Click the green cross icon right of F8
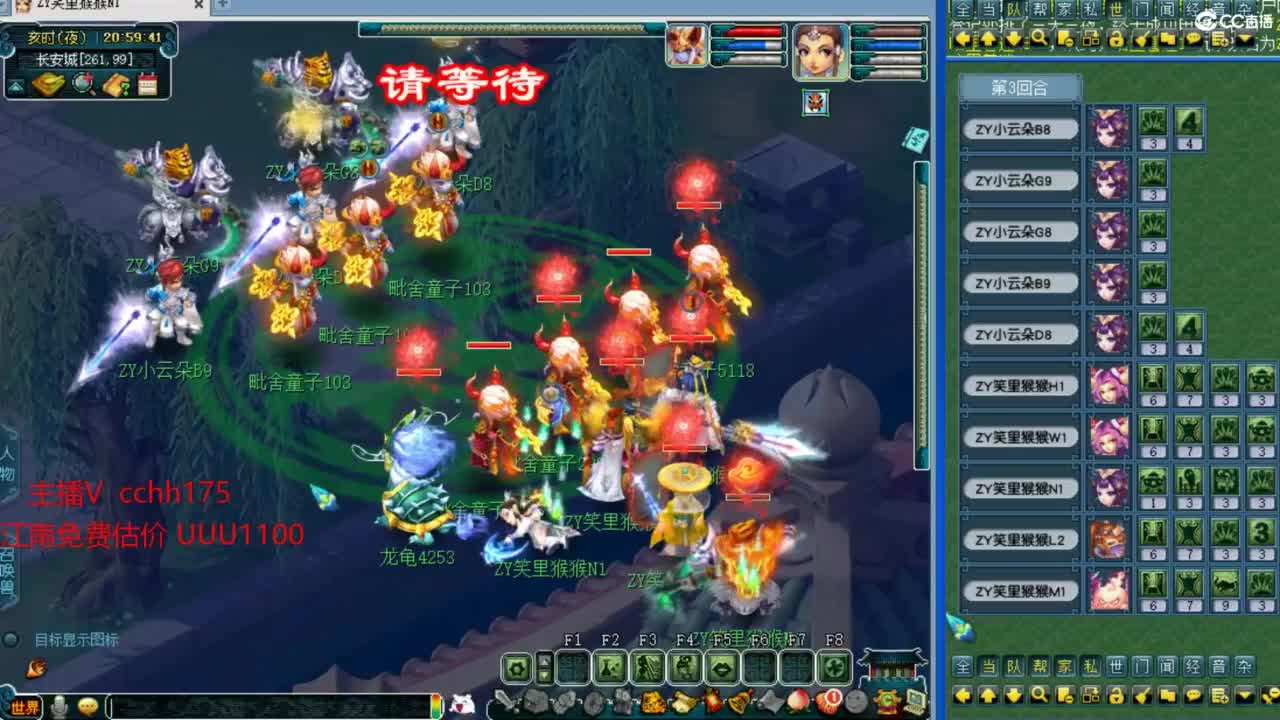This screenshot has width=1280, height=720. click(x=836, y=670)
